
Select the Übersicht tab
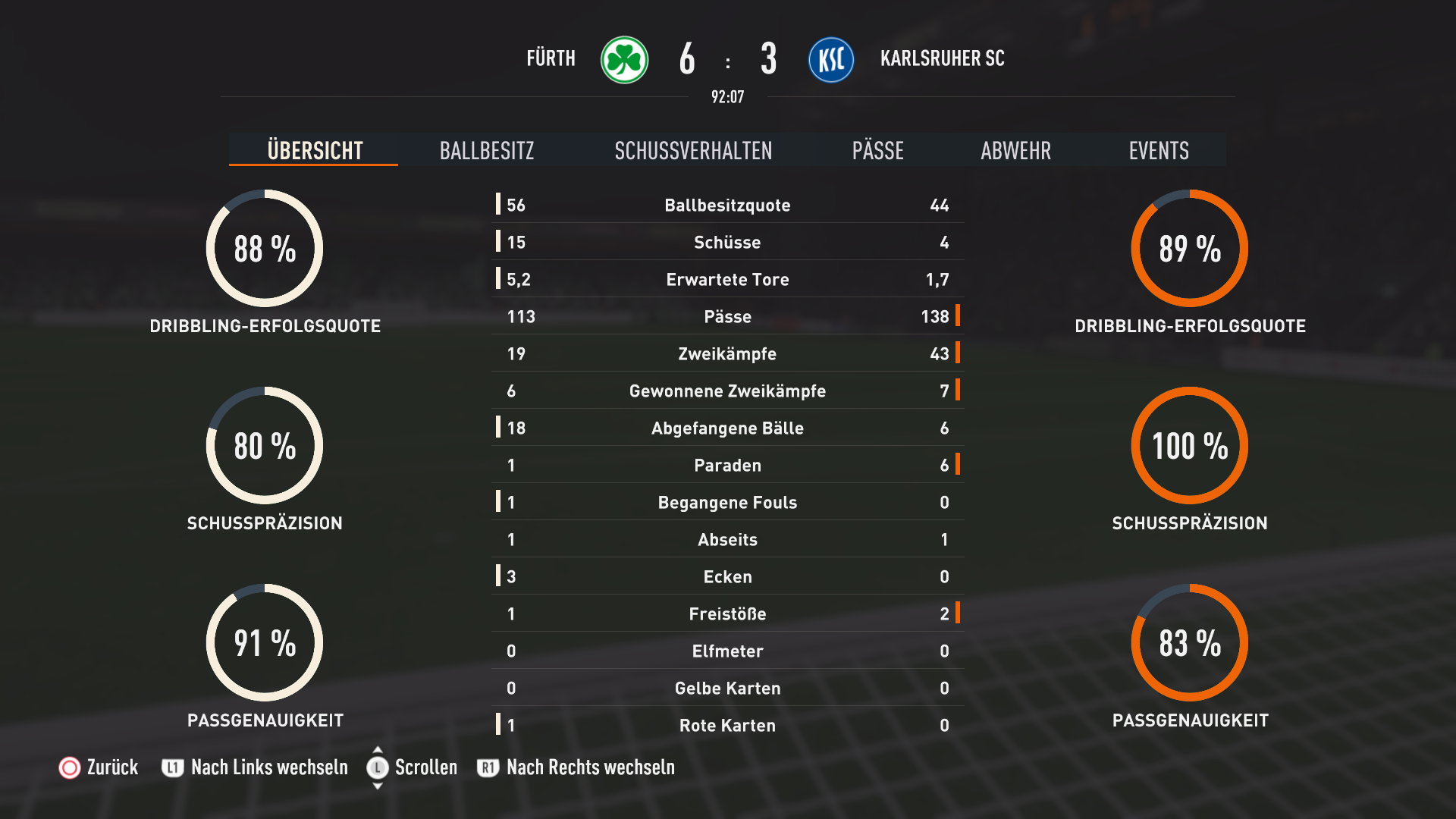coord(315,150)
